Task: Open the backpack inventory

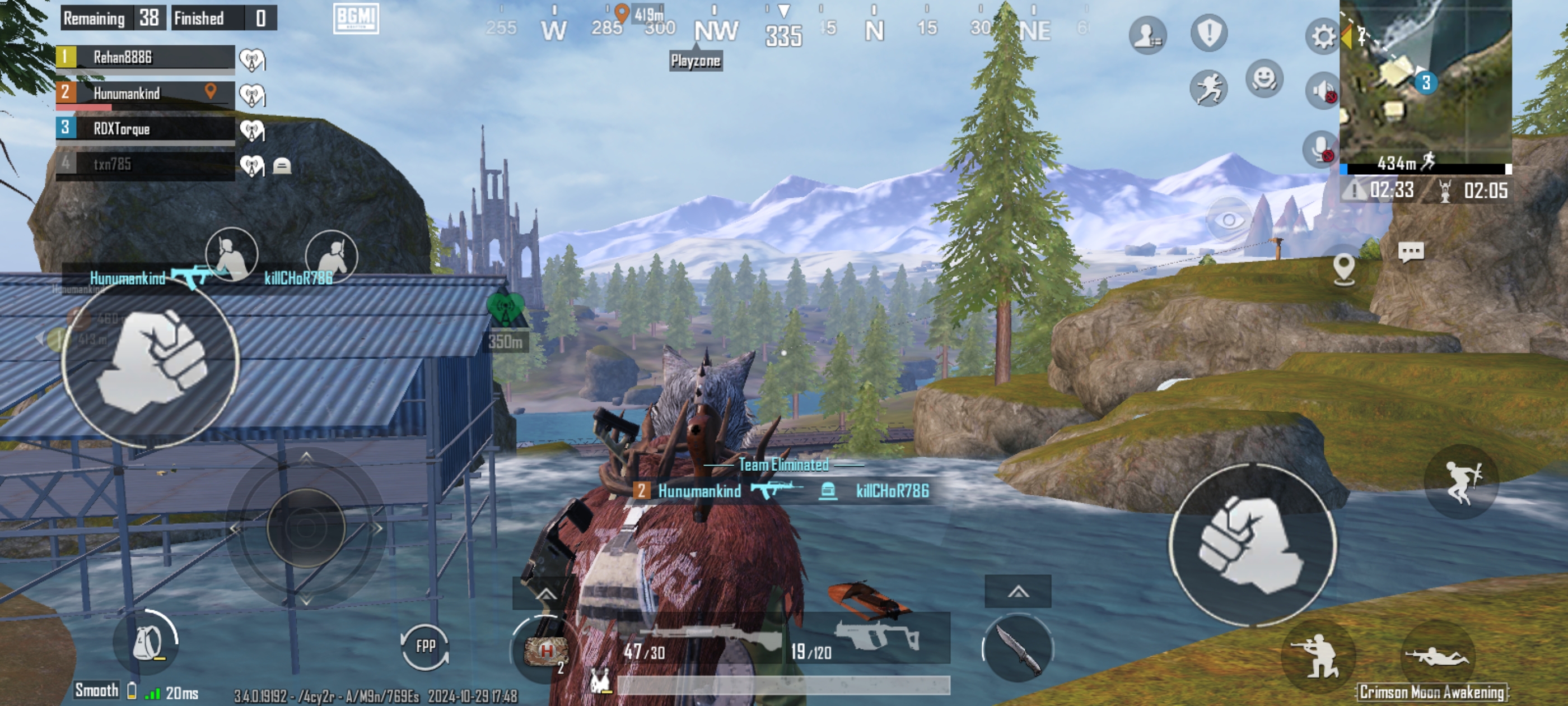Action: click(147, 643)
